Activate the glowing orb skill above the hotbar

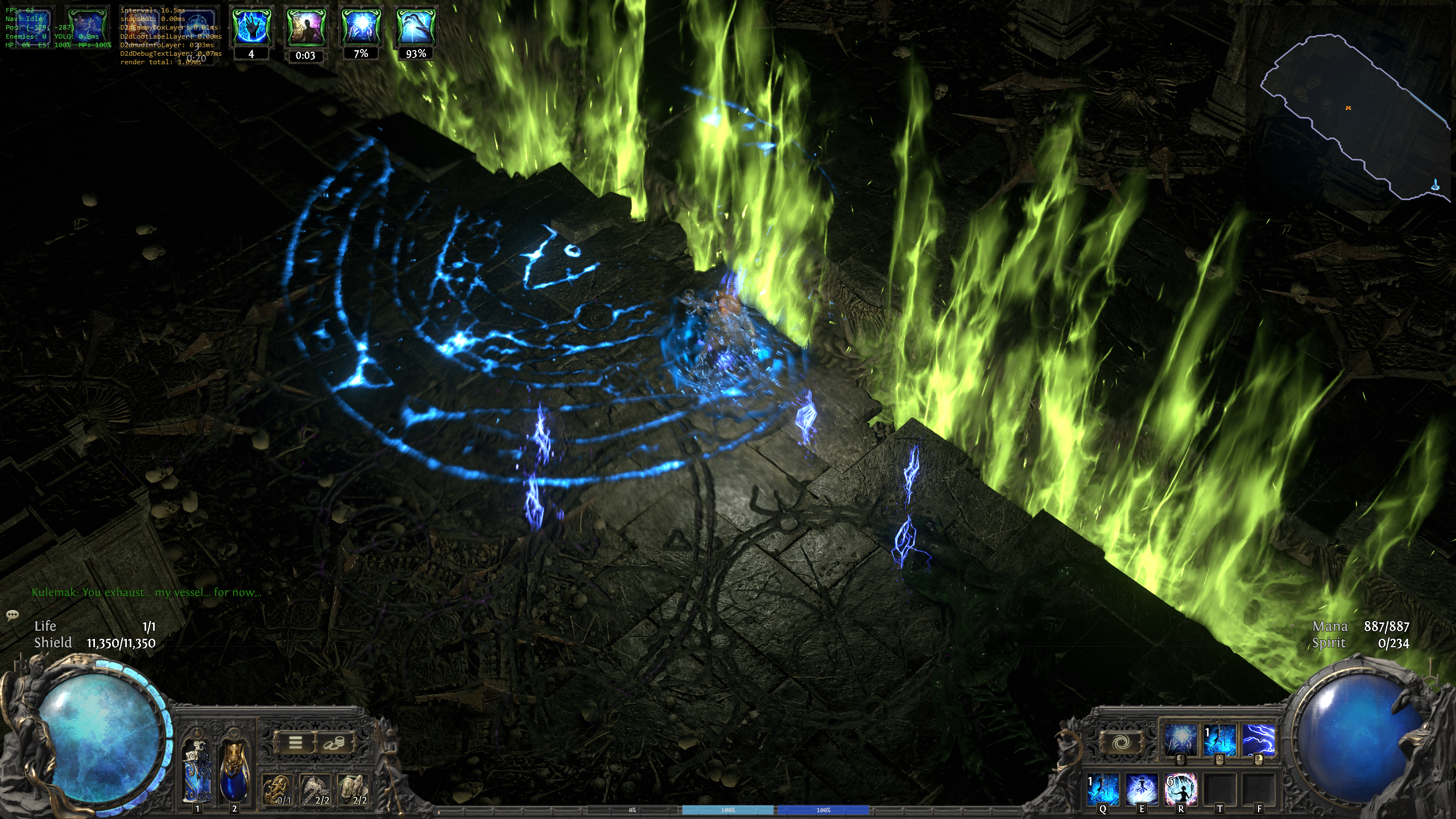1181,740
